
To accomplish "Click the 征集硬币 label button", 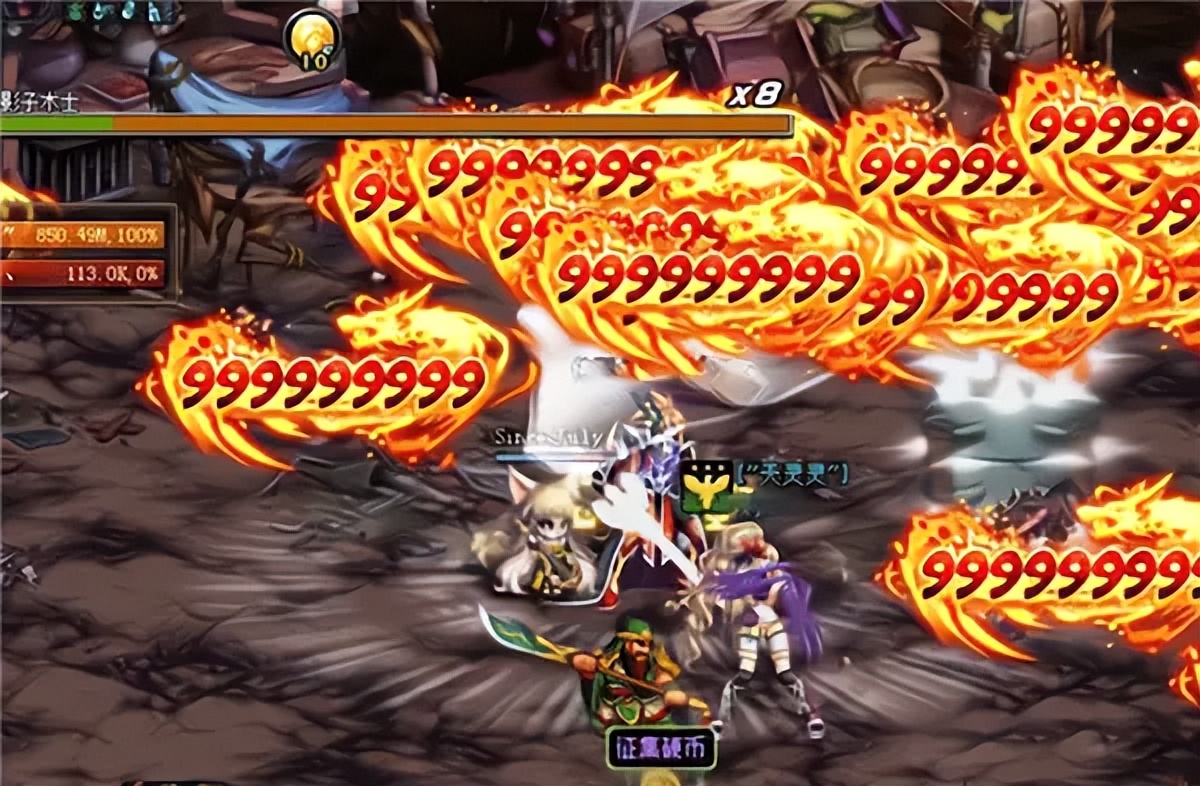I will coord(661,748).
